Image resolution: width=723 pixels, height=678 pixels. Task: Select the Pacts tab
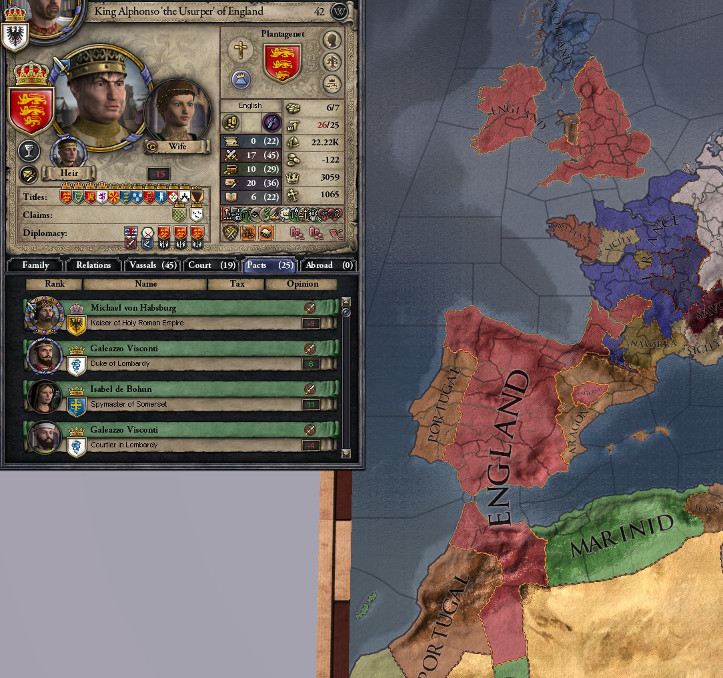pos(270,265)
